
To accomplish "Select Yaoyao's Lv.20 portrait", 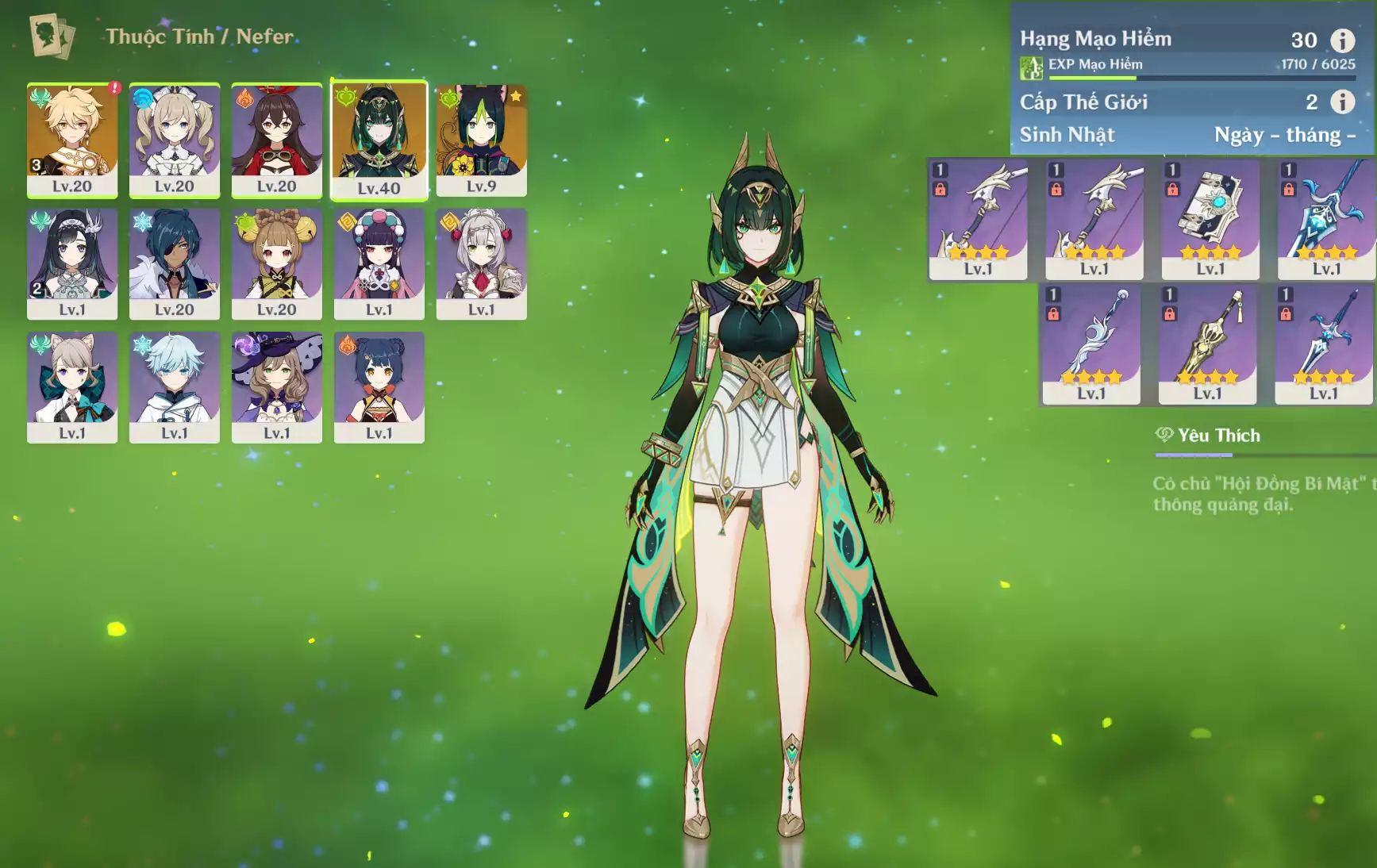I will tap(277, 263).
